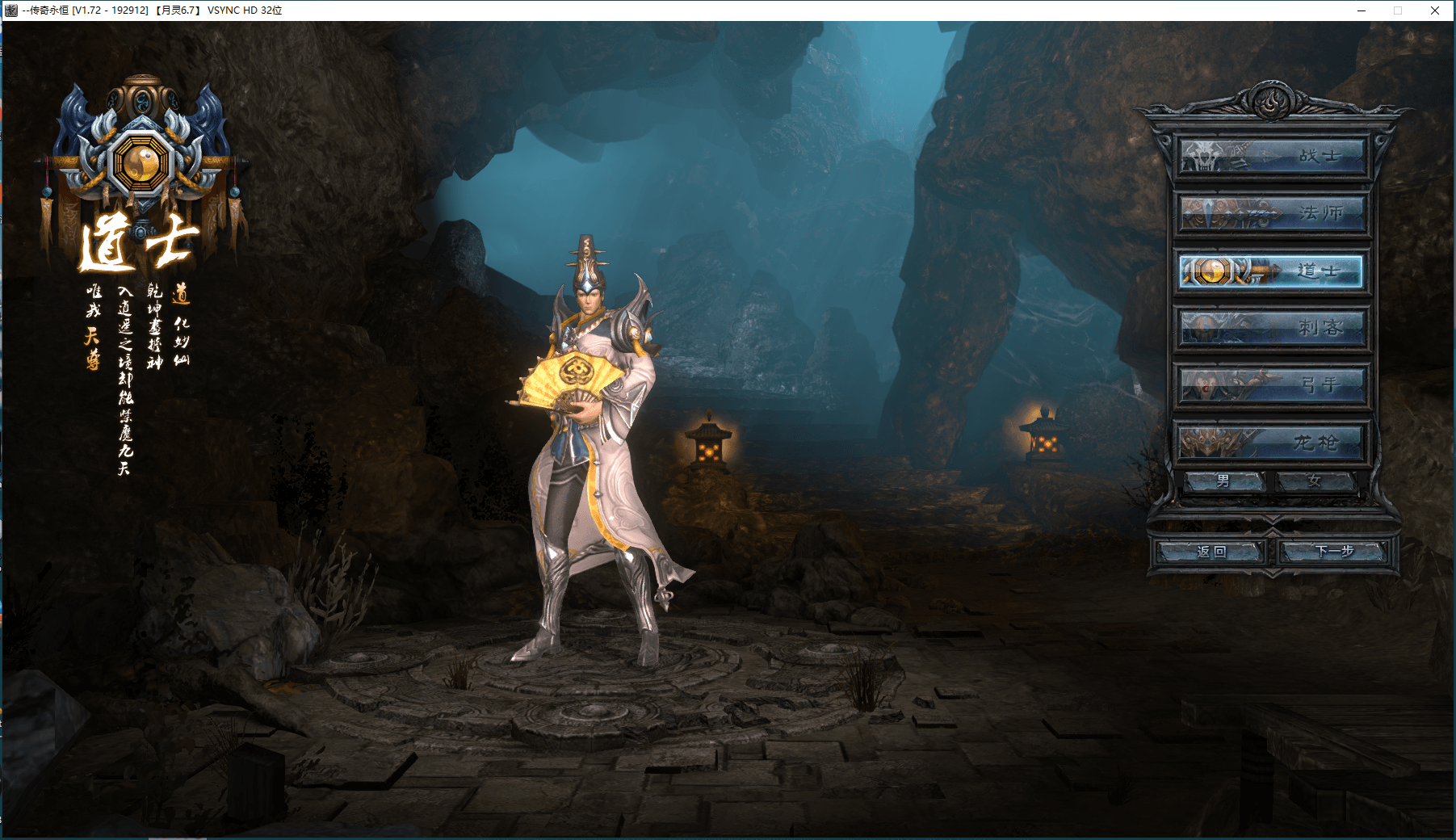The image size is (1456, 840).
Task: Choose the 弓手 archer class
Action: pyautogui.click(x=1271, y=385)
